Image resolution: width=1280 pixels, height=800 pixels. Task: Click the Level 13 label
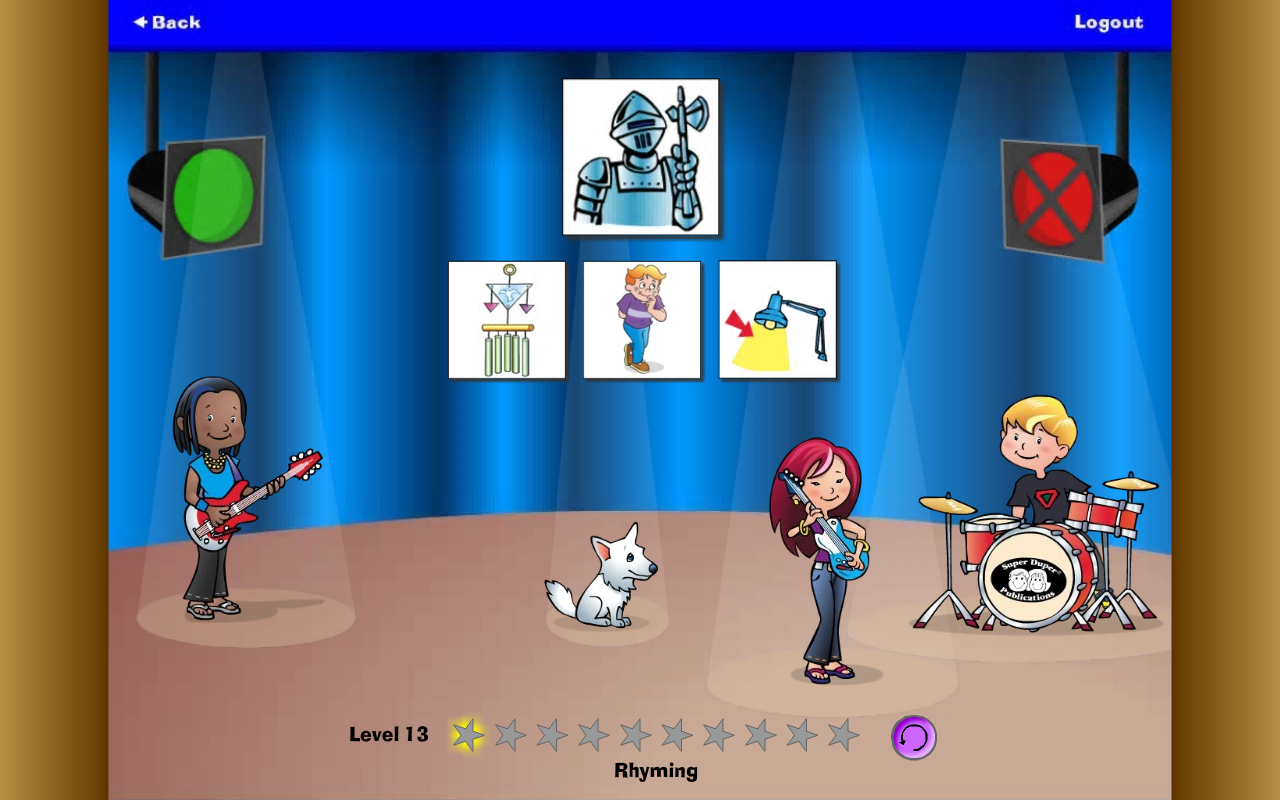(388, 735)
